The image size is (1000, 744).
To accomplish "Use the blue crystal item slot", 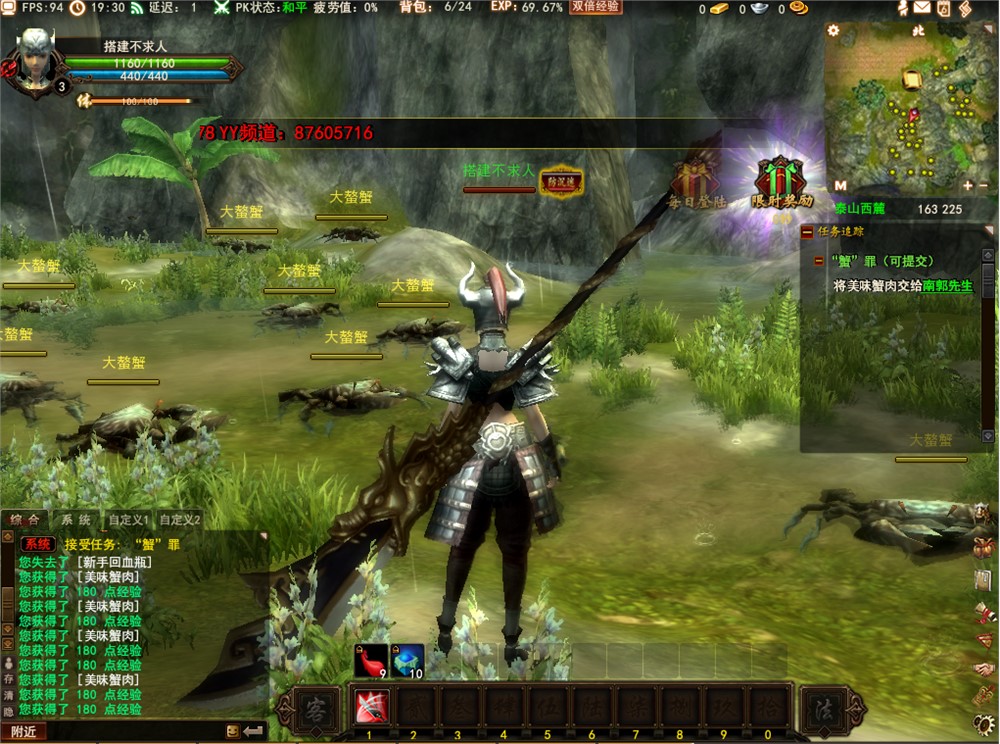I will point(406,660).
